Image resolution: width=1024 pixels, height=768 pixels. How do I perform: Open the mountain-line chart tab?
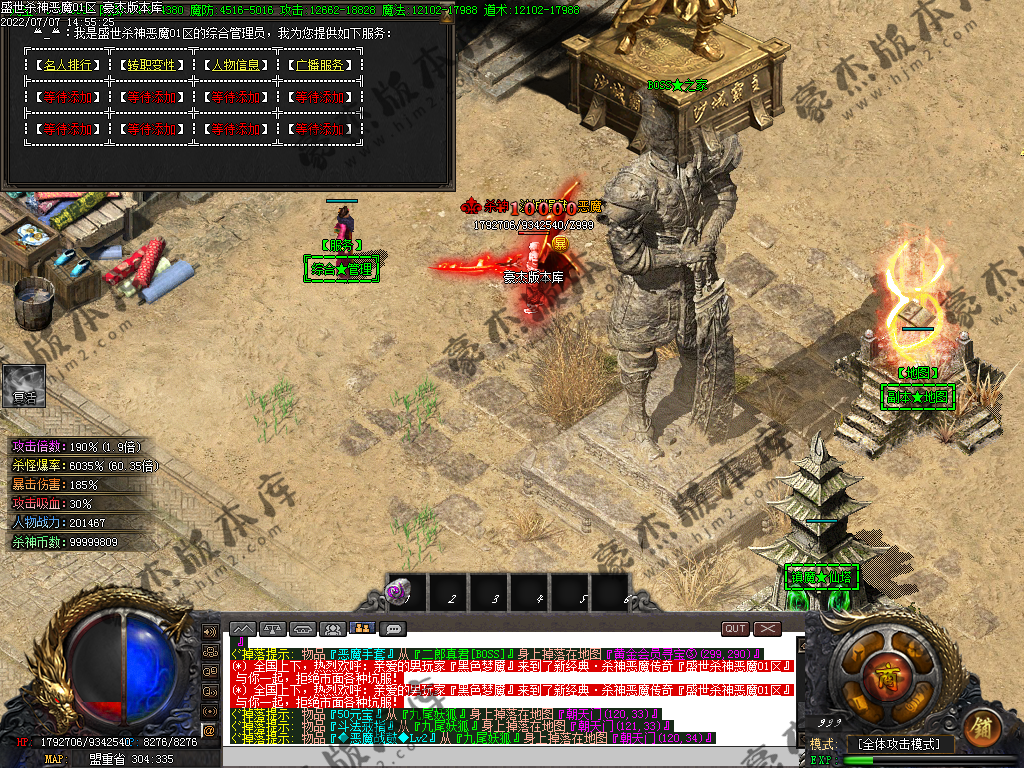tap(243, 629)
